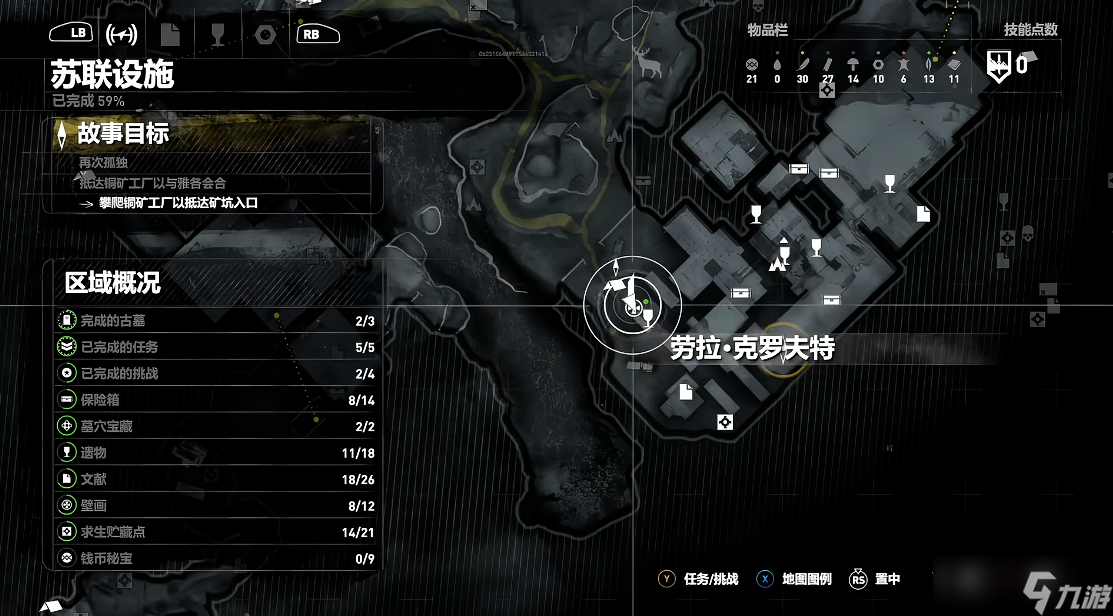Expand the 故事目标 story objectives header

click(x=124, y=133)
